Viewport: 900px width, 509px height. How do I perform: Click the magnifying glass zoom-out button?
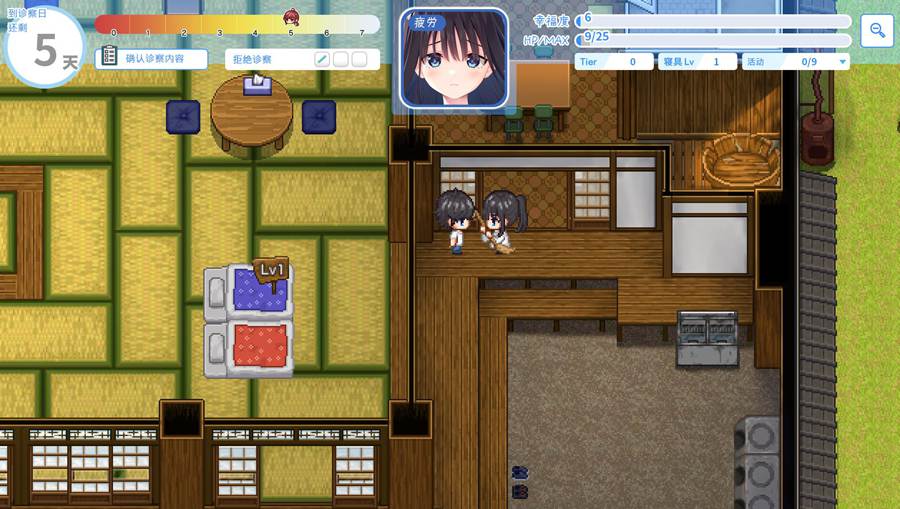[877, 31]
